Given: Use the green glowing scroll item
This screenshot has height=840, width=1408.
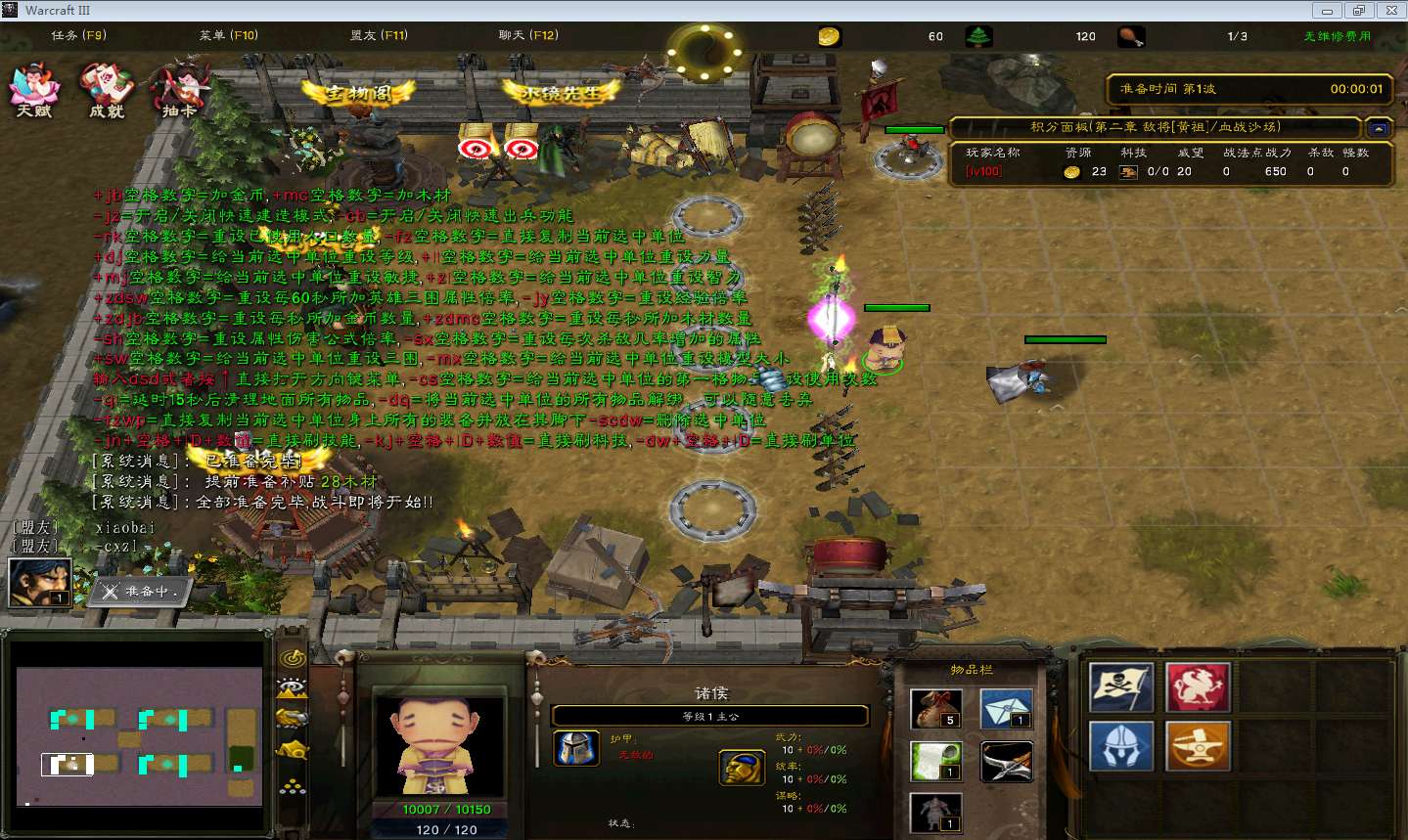Looking at the screenshot, I should point(935,761).
